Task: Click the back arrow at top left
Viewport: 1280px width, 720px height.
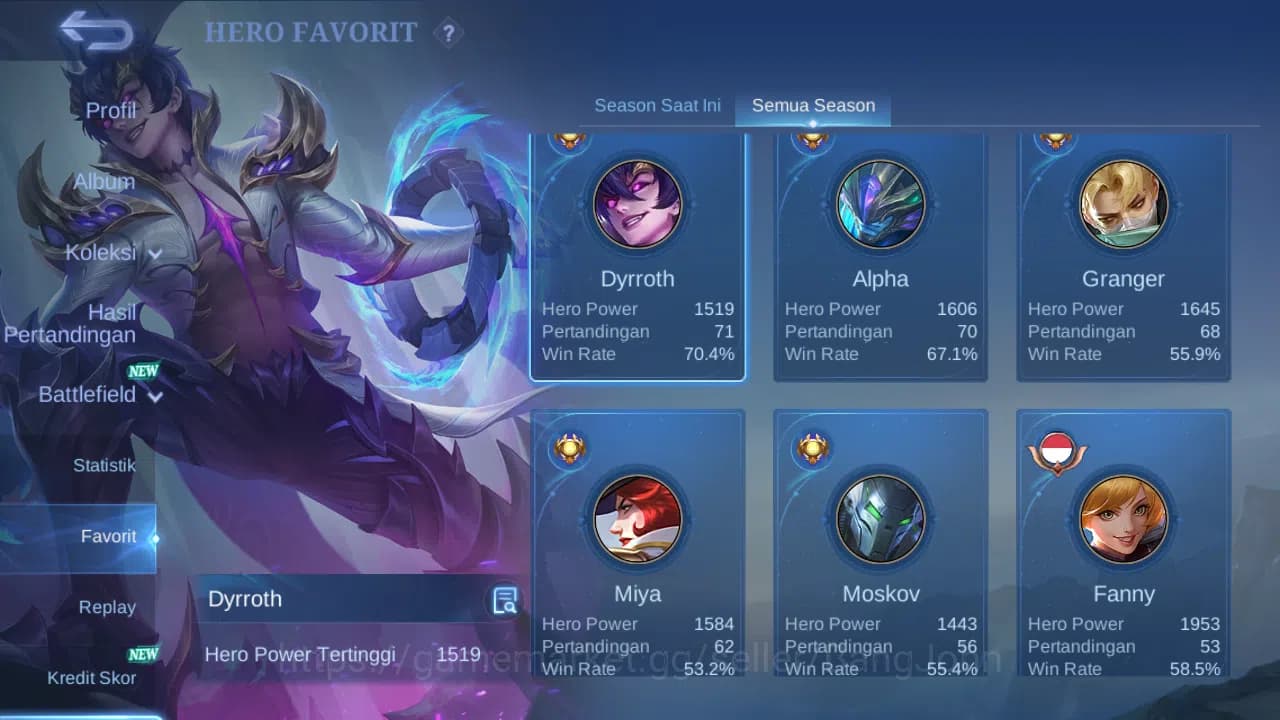Action: pyautogui.click(x=96, y=31)
